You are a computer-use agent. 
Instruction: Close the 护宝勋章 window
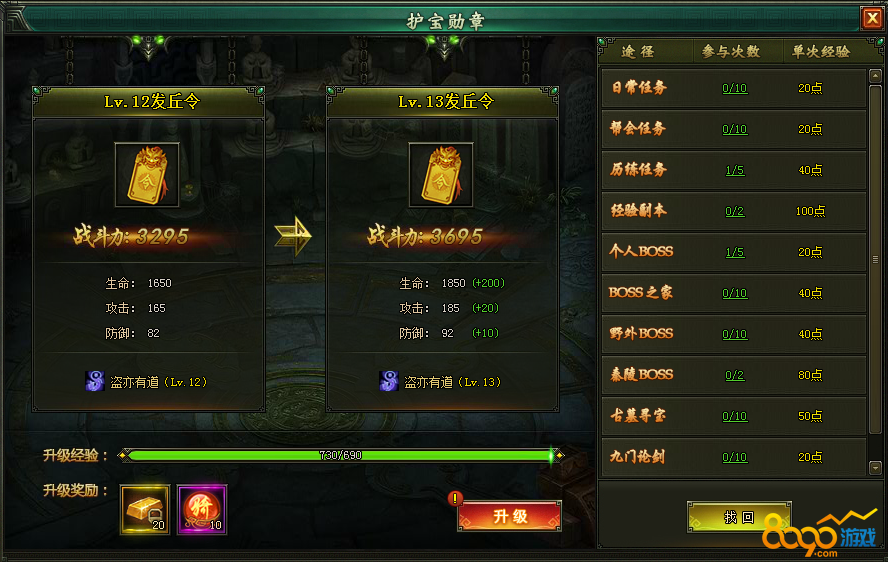tap(872, 18)
